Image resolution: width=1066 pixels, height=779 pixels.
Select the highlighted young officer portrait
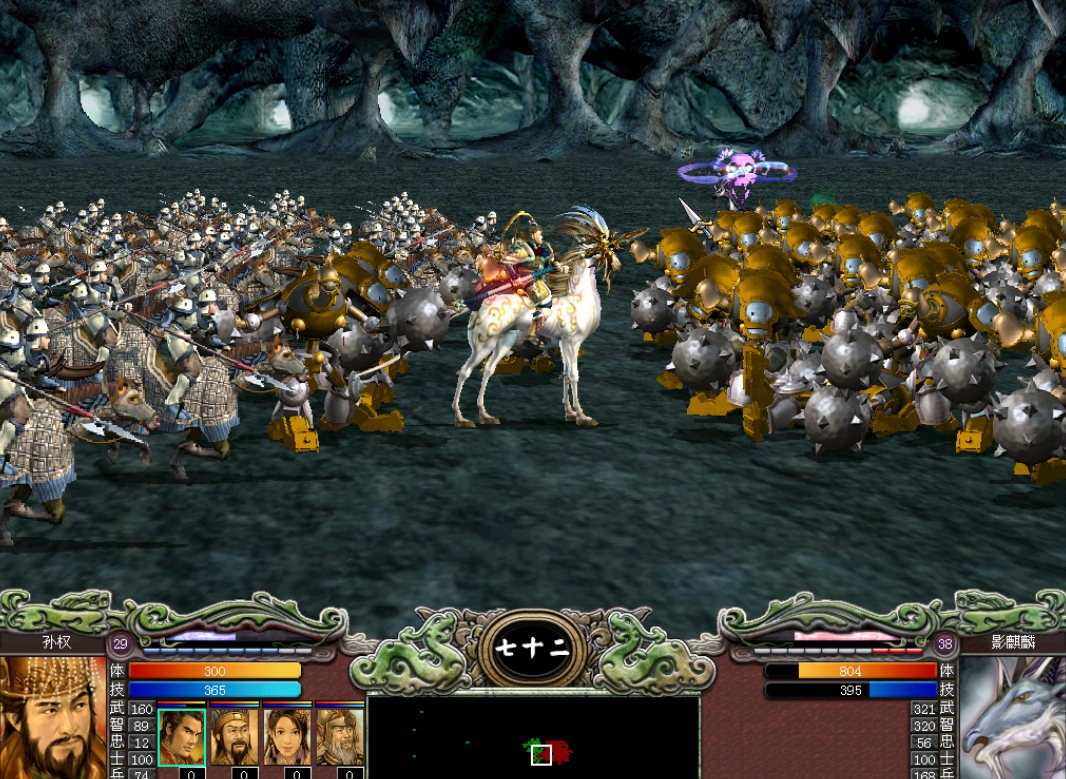coord(181,736)
